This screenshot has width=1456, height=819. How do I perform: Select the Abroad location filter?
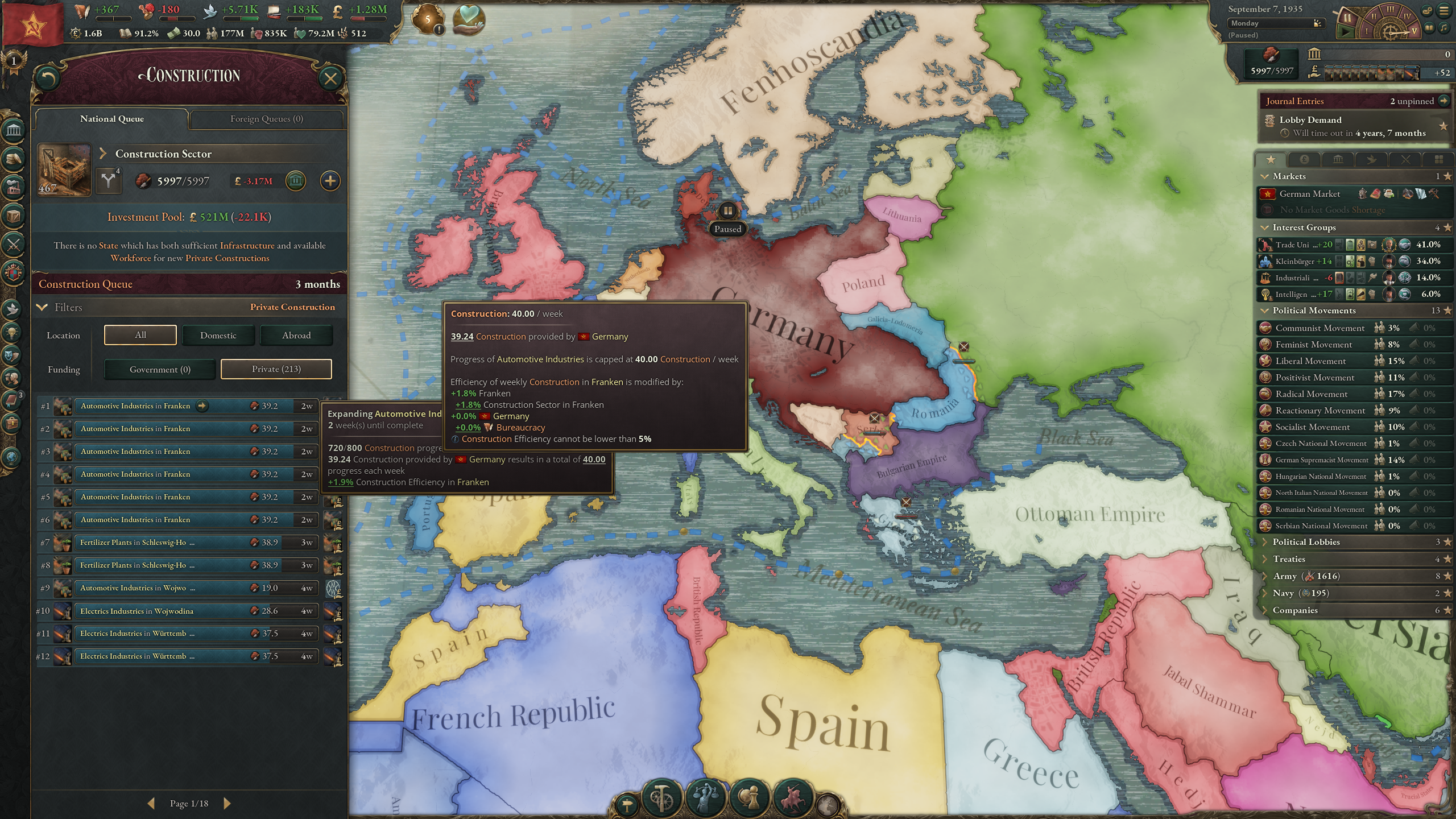(x=296, y=335)
